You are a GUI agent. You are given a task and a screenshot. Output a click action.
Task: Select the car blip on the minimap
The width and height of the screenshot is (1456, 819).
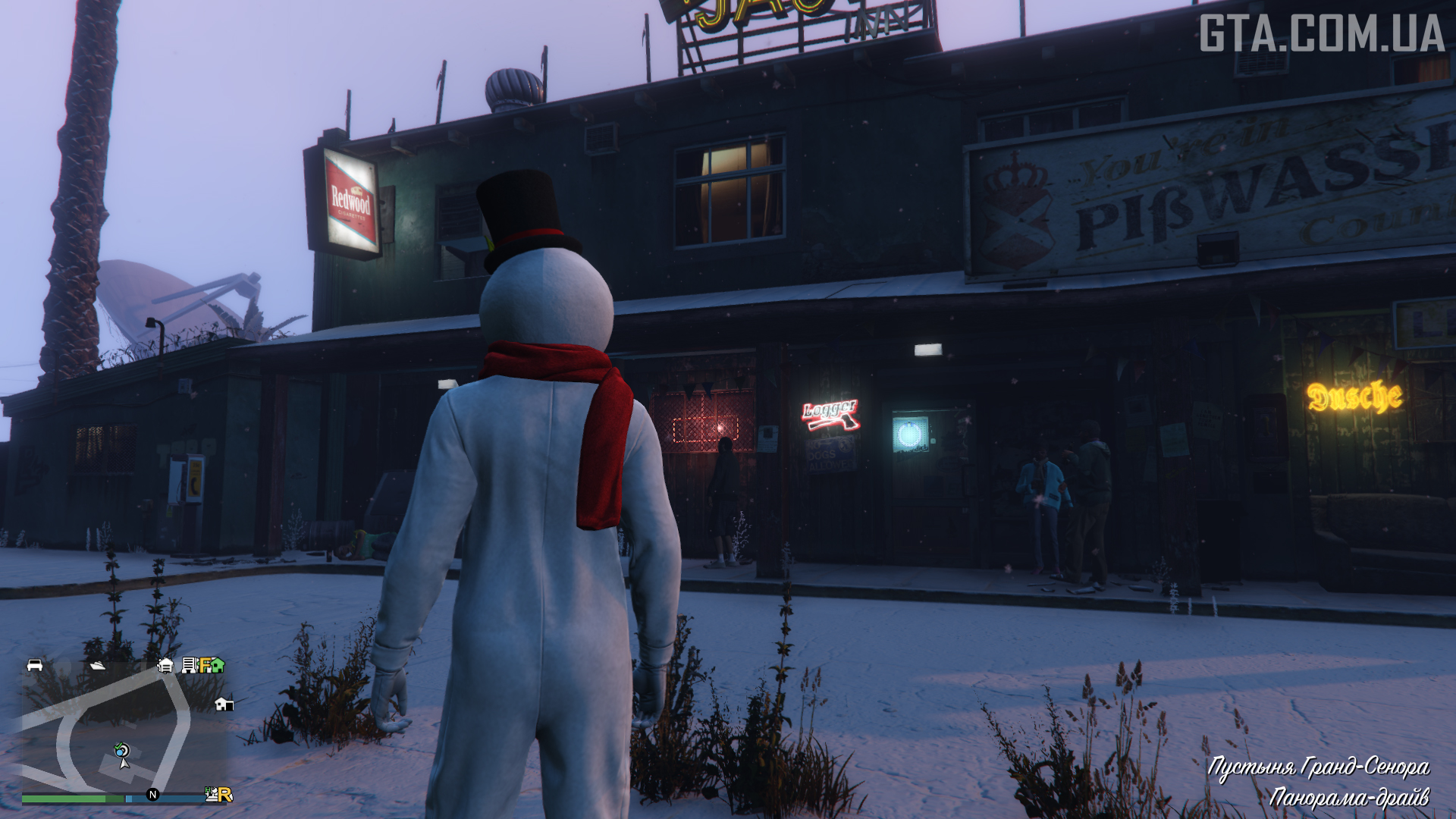tap(35, 665)
